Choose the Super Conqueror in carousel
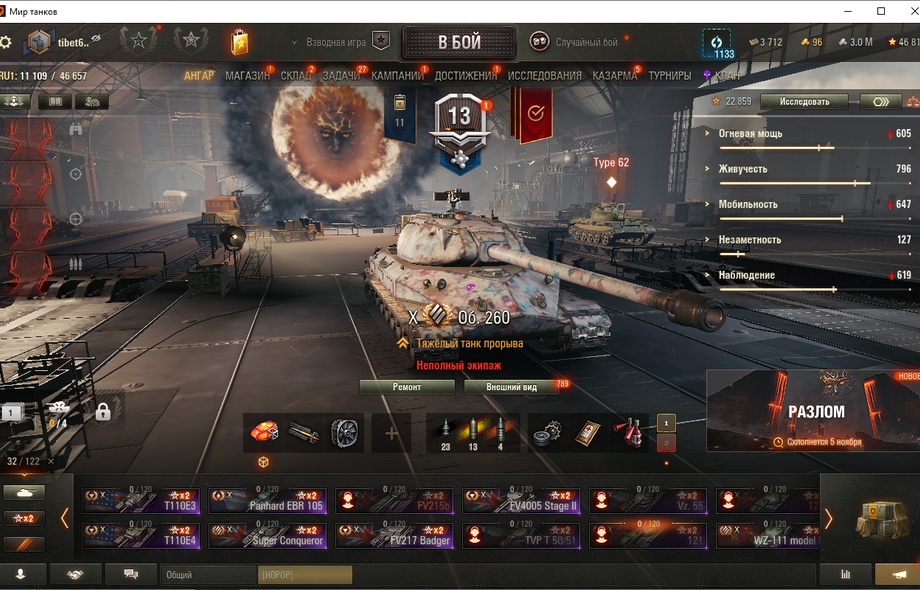The width and height of the screenshot is (920, 590). [268, 536]
